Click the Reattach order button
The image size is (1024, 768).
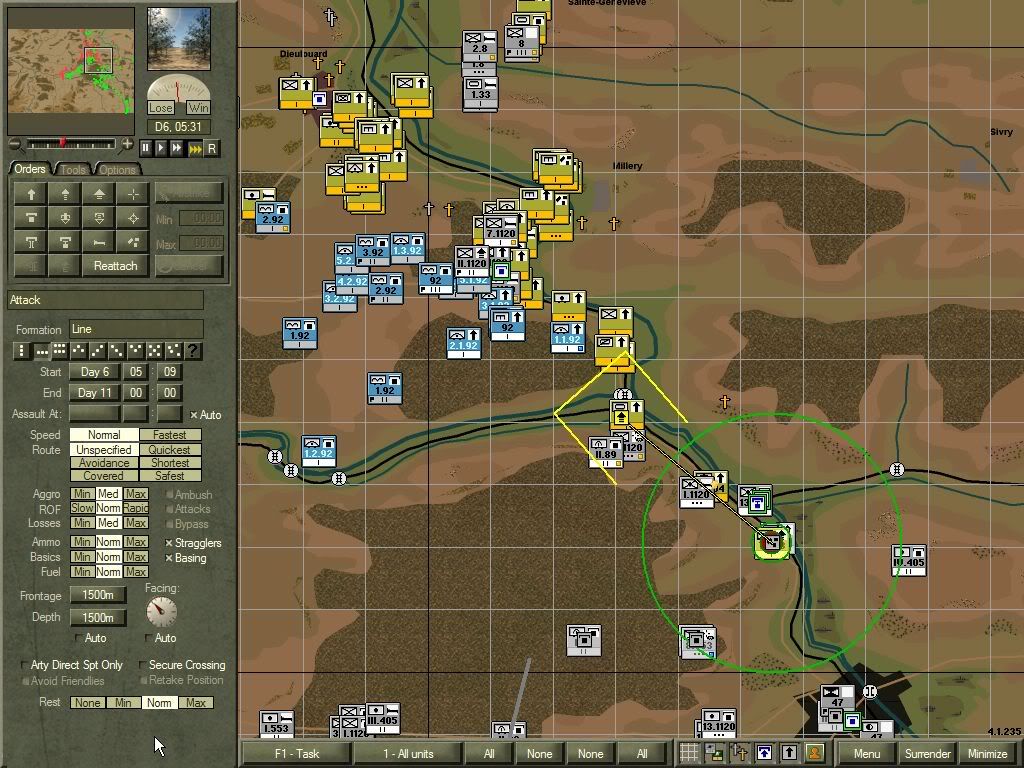[115, 265]
